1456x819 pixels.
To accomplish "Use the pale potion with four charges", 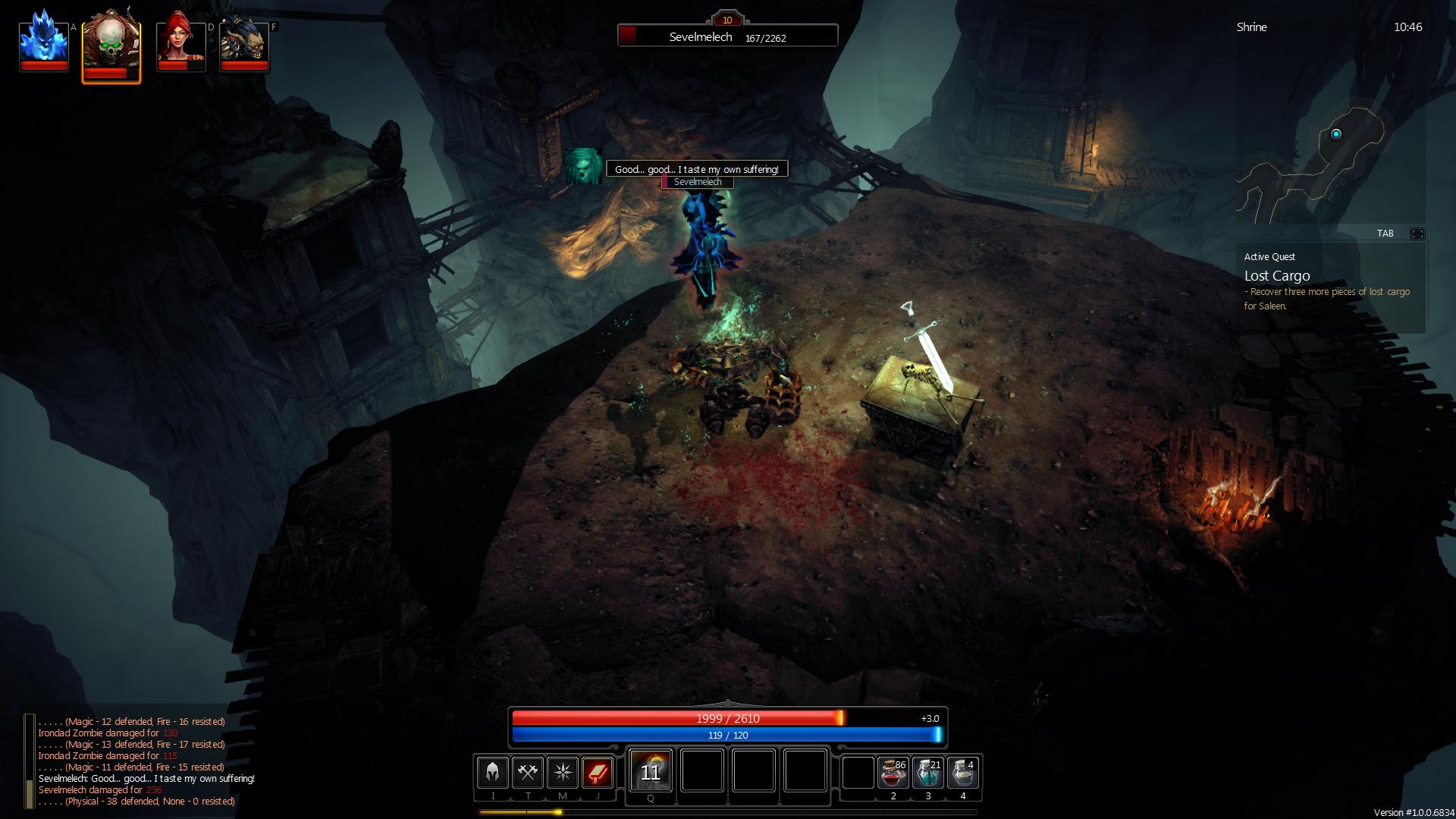I will pyautogui.click(x=963, y=773).
